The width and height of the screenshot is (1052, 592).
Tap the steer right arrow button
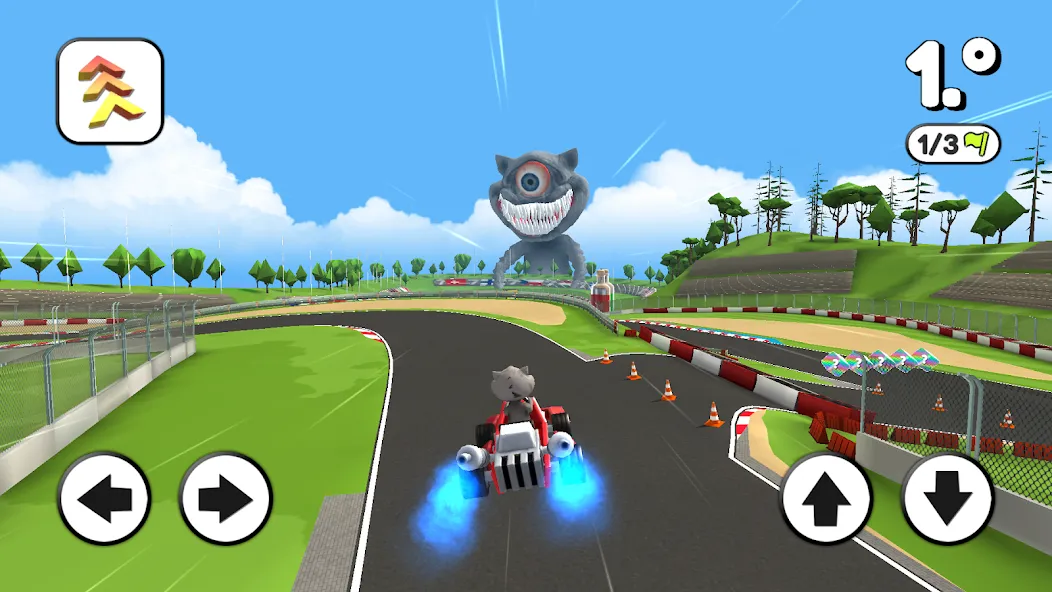pos(226,498)
